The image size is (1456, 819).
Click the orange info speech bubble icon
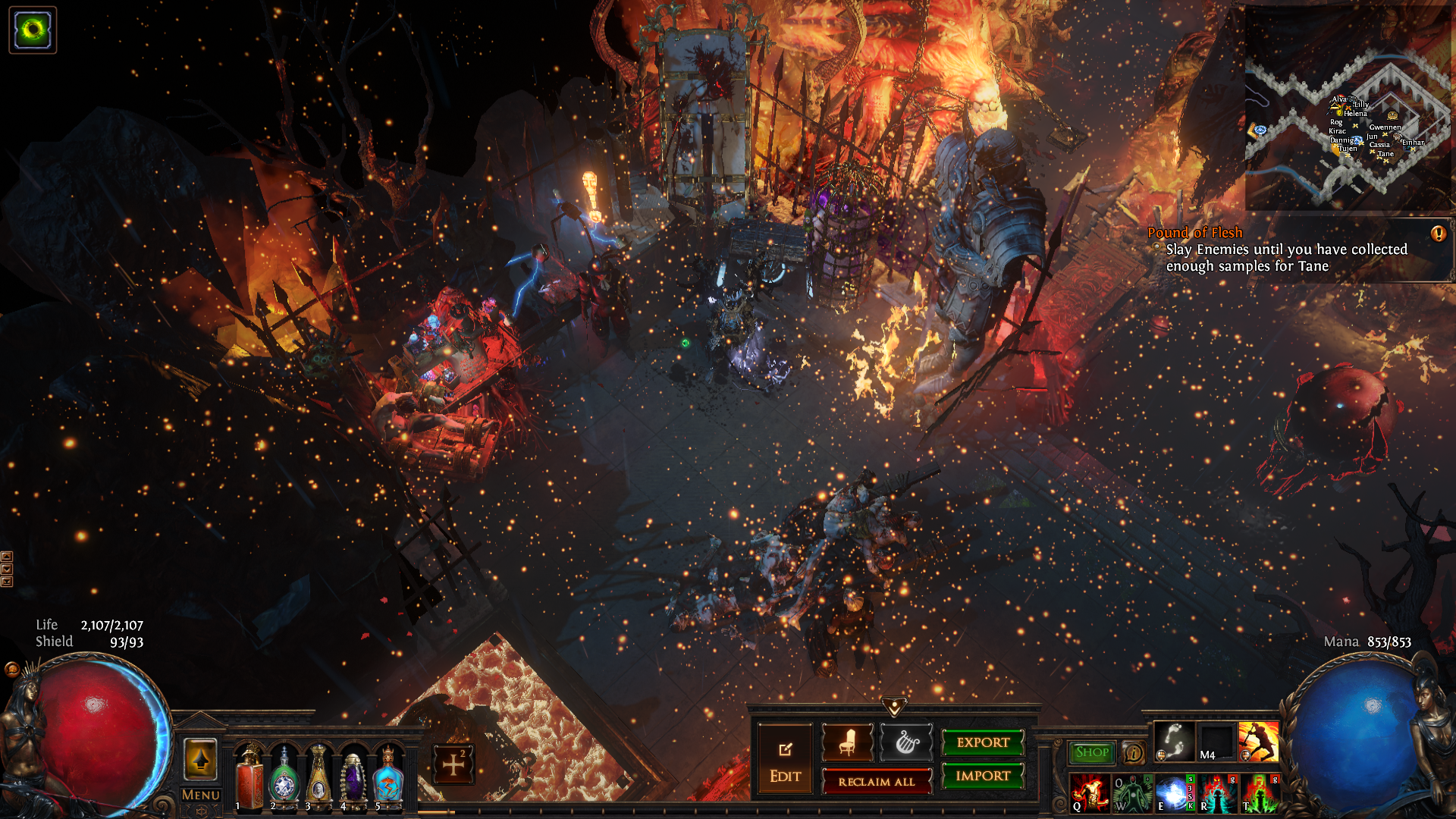(1134, 753)
